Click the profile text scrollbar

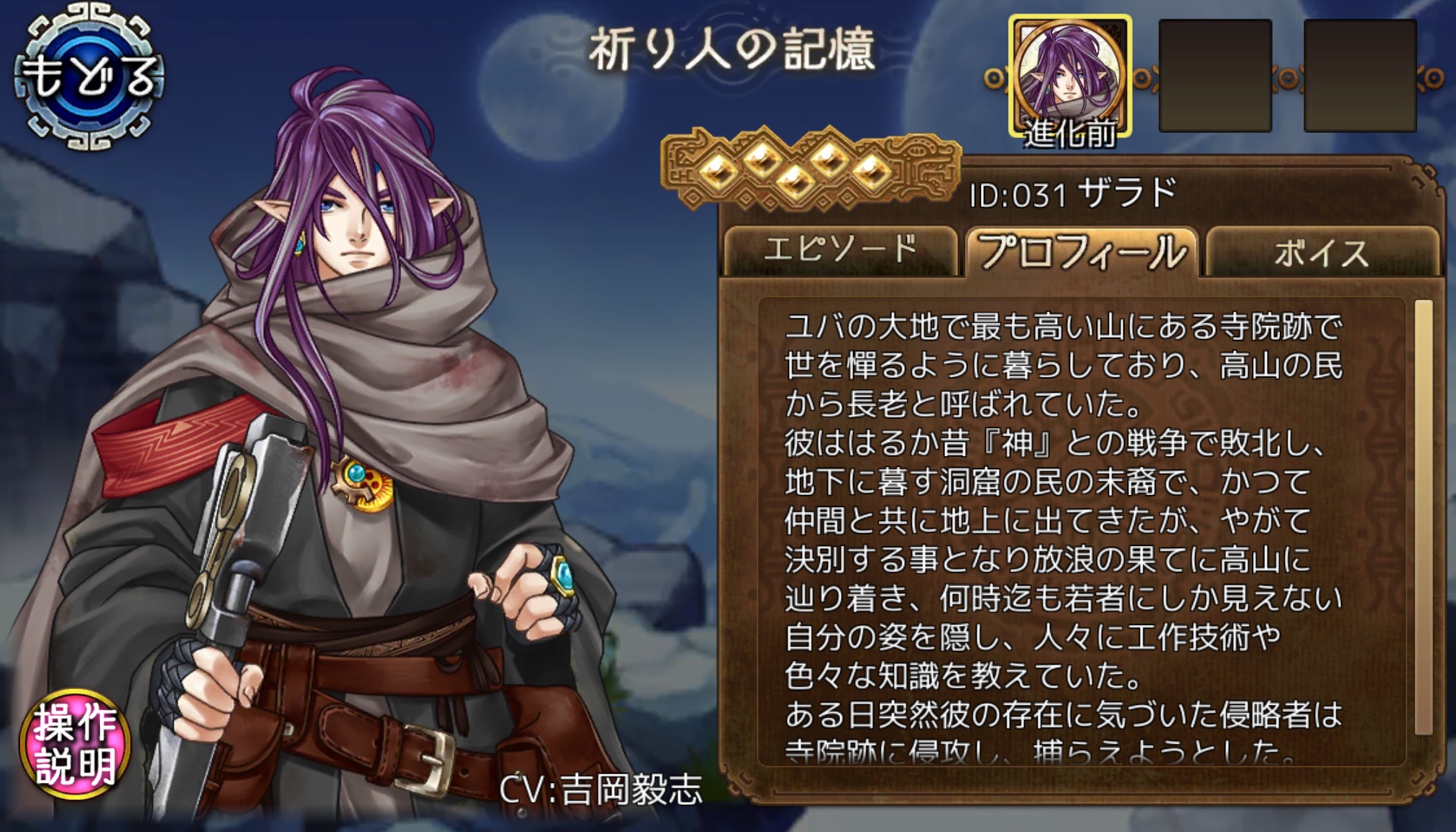1423,517
